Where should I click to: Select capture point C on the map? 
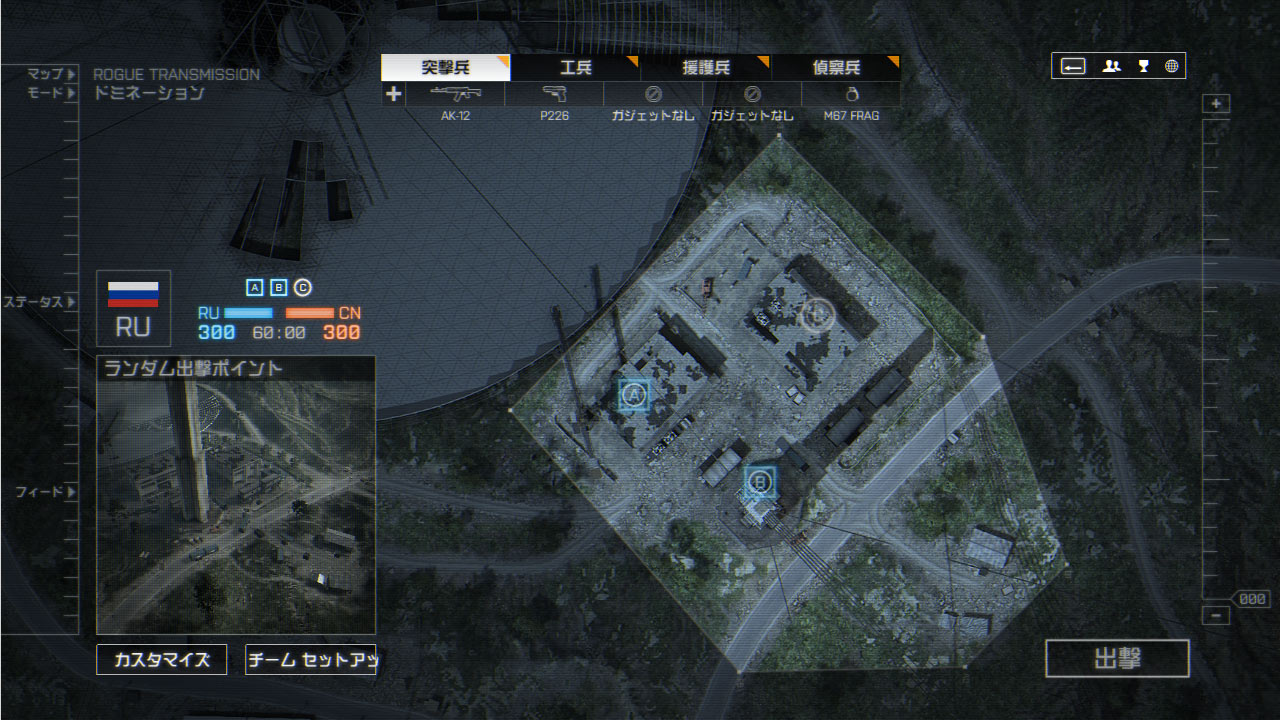coord(817,314)
